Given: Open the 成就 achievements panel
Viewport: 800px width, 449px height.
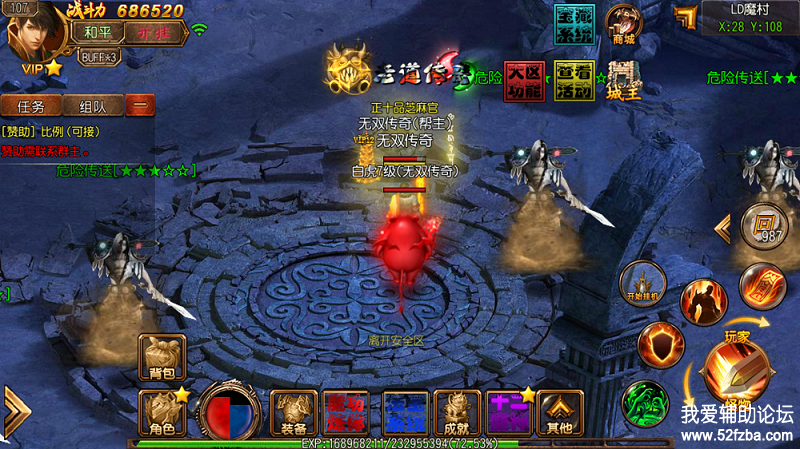Looking at the screenshot, I should 457,411.
